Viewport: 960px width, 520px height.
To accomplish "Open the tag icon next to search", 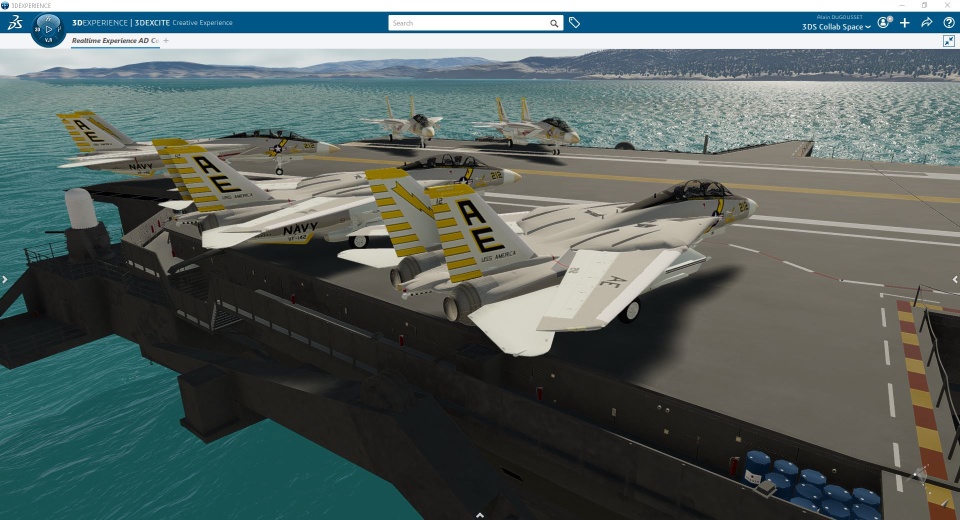I will pyautogui.click(x=574, y=22).
